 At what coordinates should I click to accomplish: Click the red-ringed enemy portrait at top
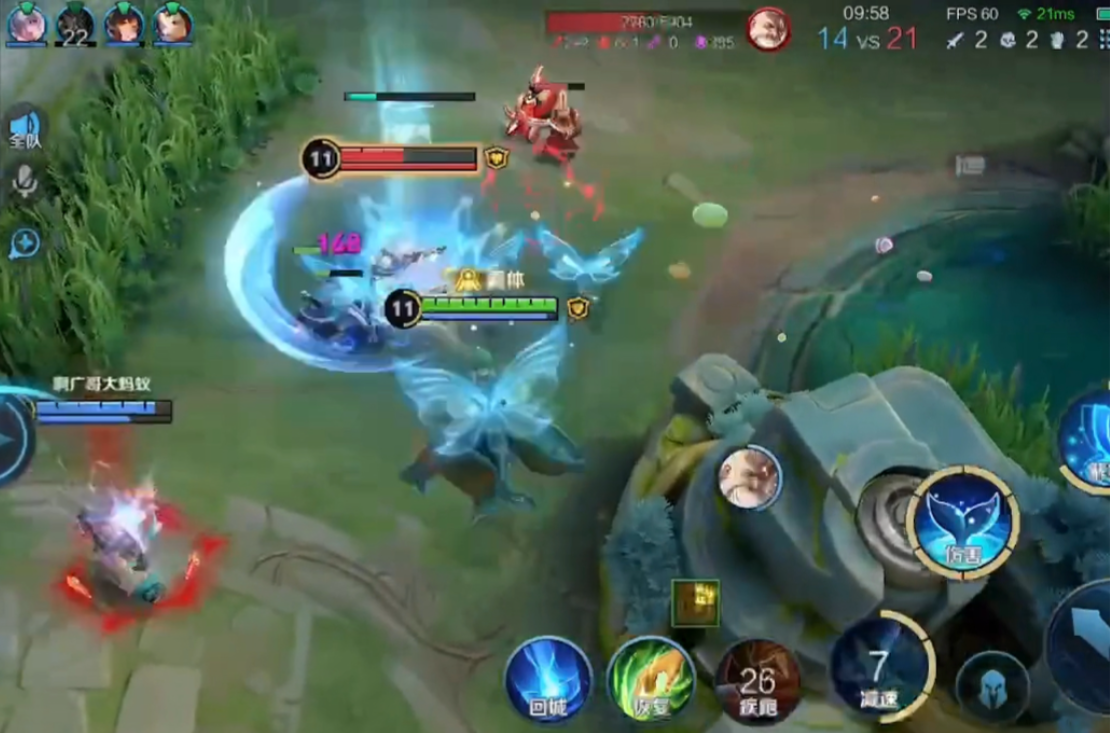[769, 28]
